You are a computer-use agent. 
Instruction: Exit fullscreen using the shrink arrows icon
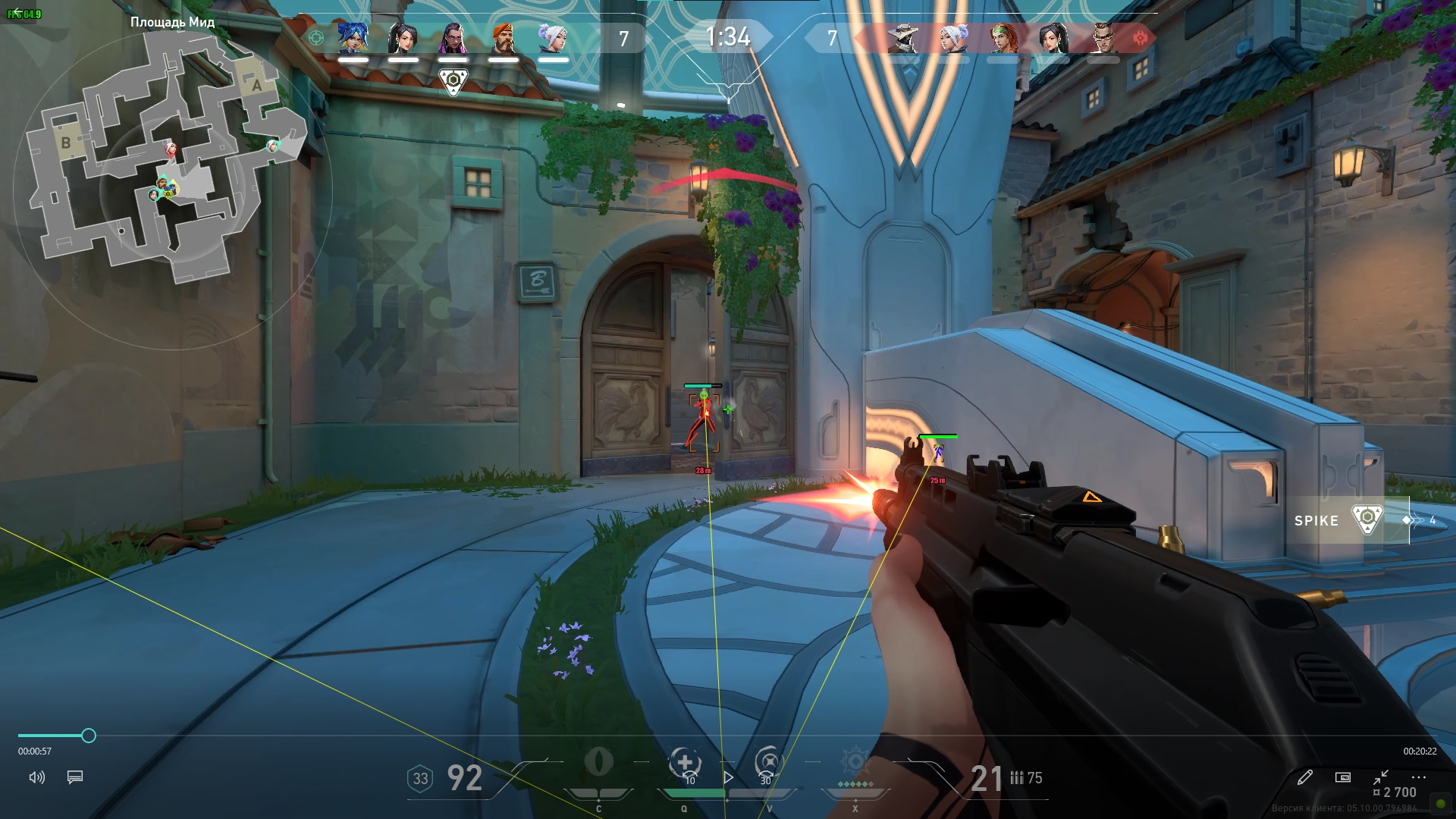pyautogui.click(x=1380, y=777)
